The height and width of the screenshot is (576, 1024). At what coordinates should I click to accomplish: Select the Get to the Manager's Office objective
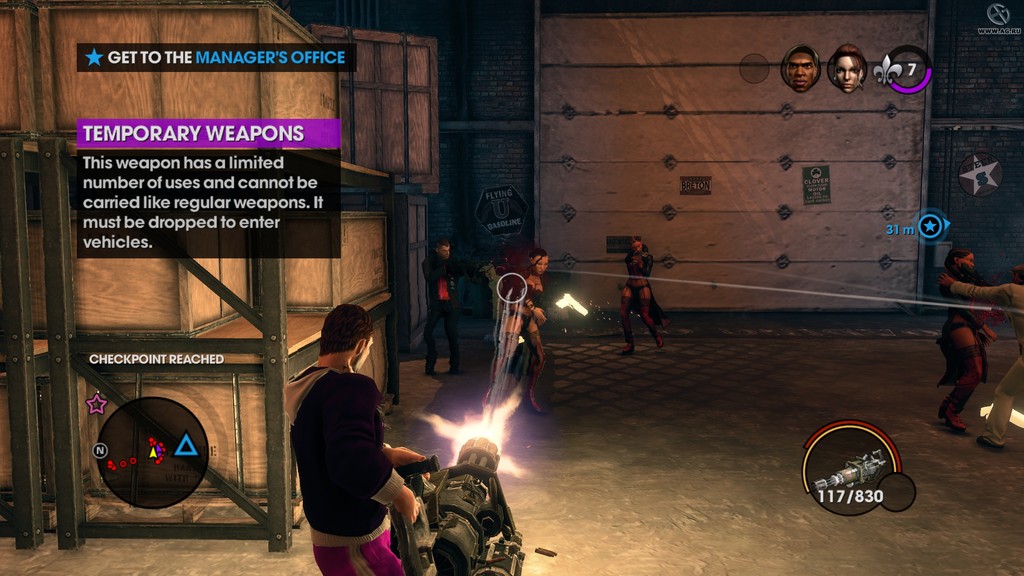tap(216, 58)
